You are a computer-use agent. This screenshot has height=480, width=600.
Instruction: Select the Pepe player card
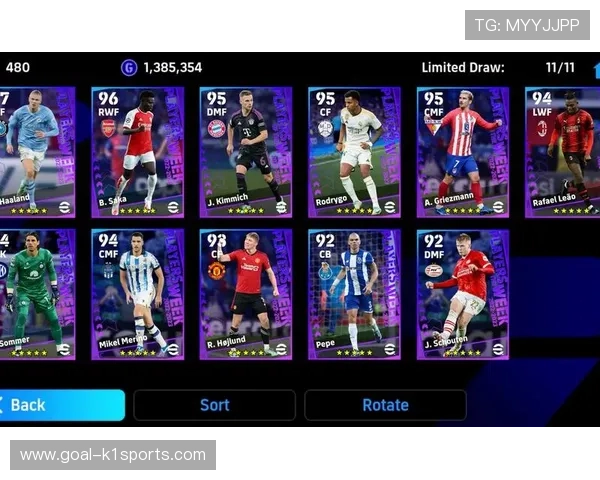tap(354, 294)
